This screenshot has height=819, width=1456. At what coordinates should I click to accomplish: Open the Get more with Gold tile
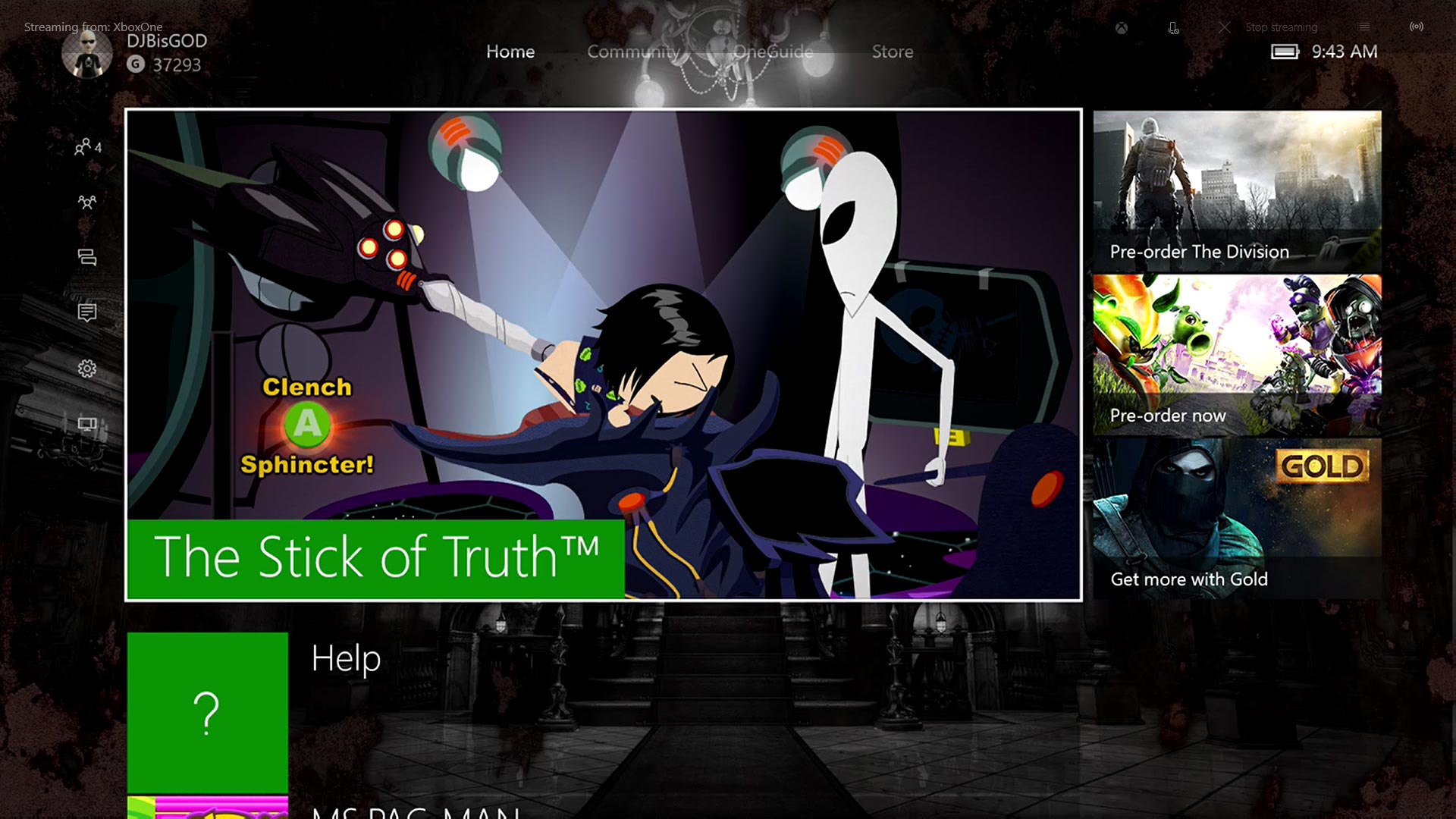click(1237, 519)
